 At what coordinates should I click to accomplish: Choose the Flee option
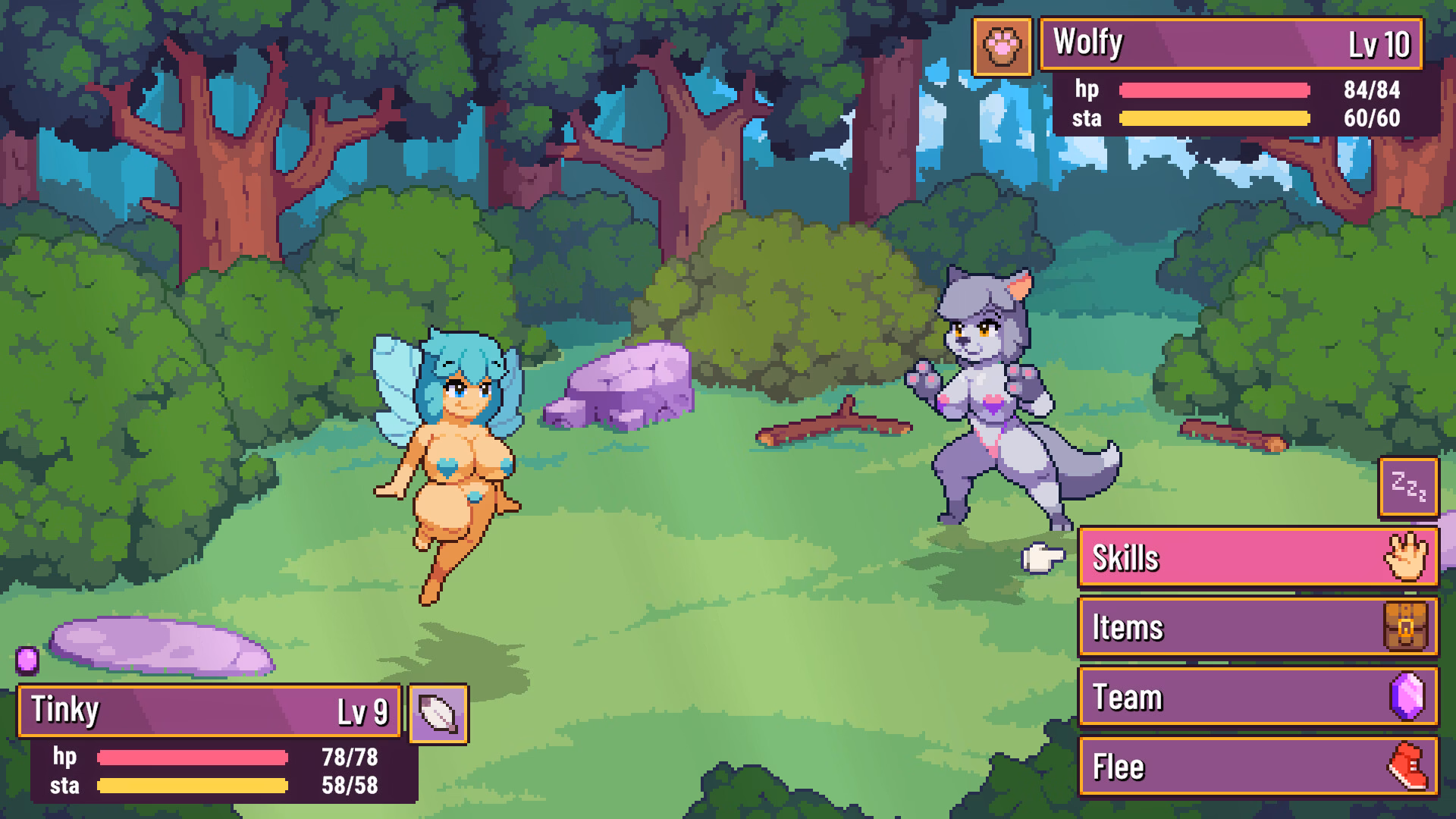tap(1259, 766)
